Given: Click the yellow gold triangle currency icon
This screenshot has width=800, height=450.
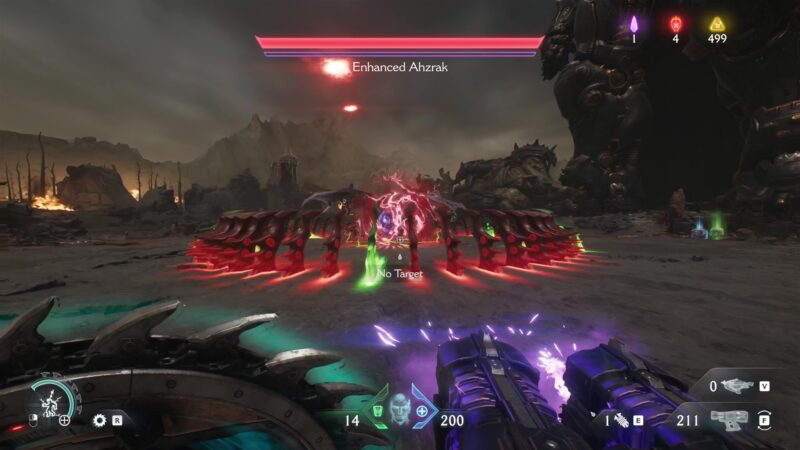Looking at the screenshot, I should coord(716,23).
